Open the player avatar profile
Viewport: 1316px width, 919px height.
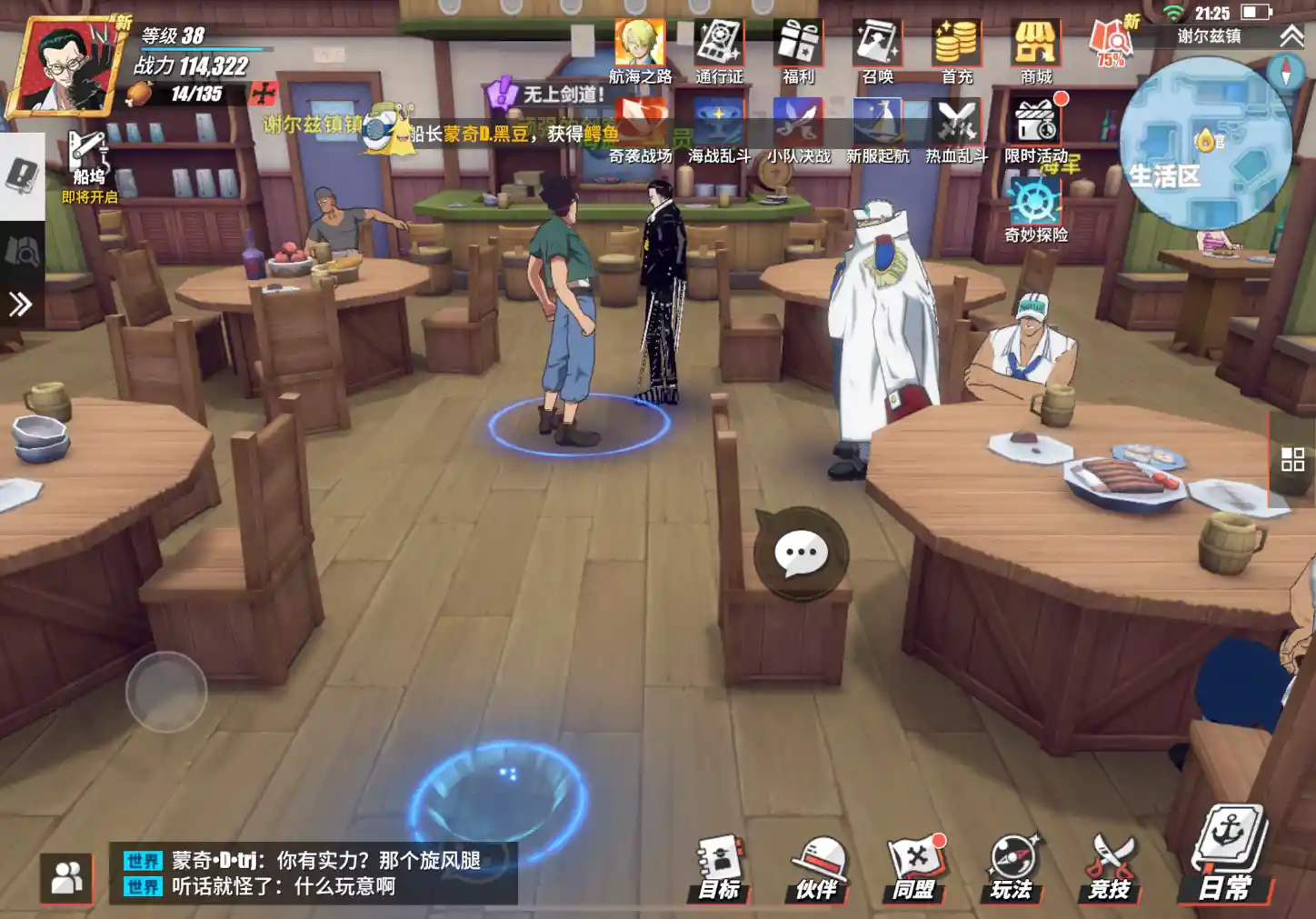point(69,66)
